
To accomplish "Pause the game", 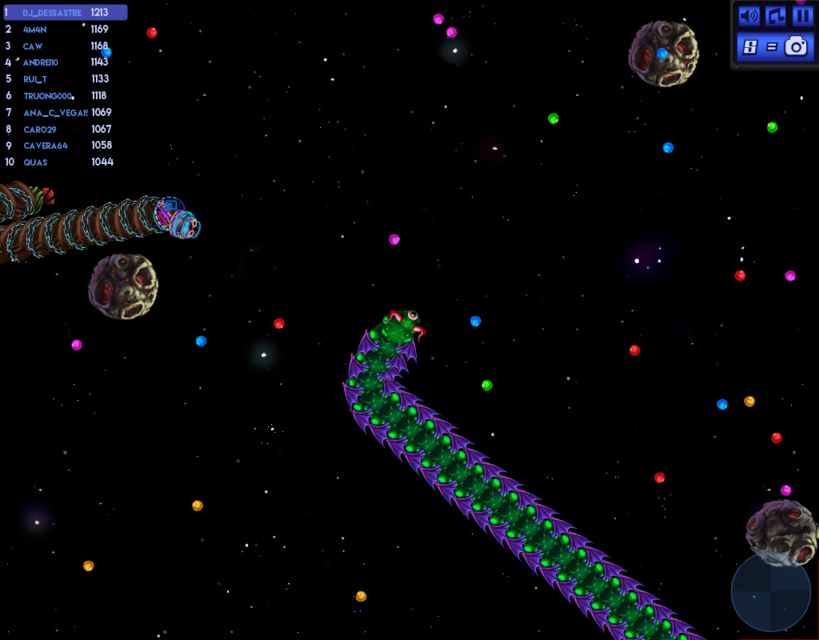I will point(802,16).
